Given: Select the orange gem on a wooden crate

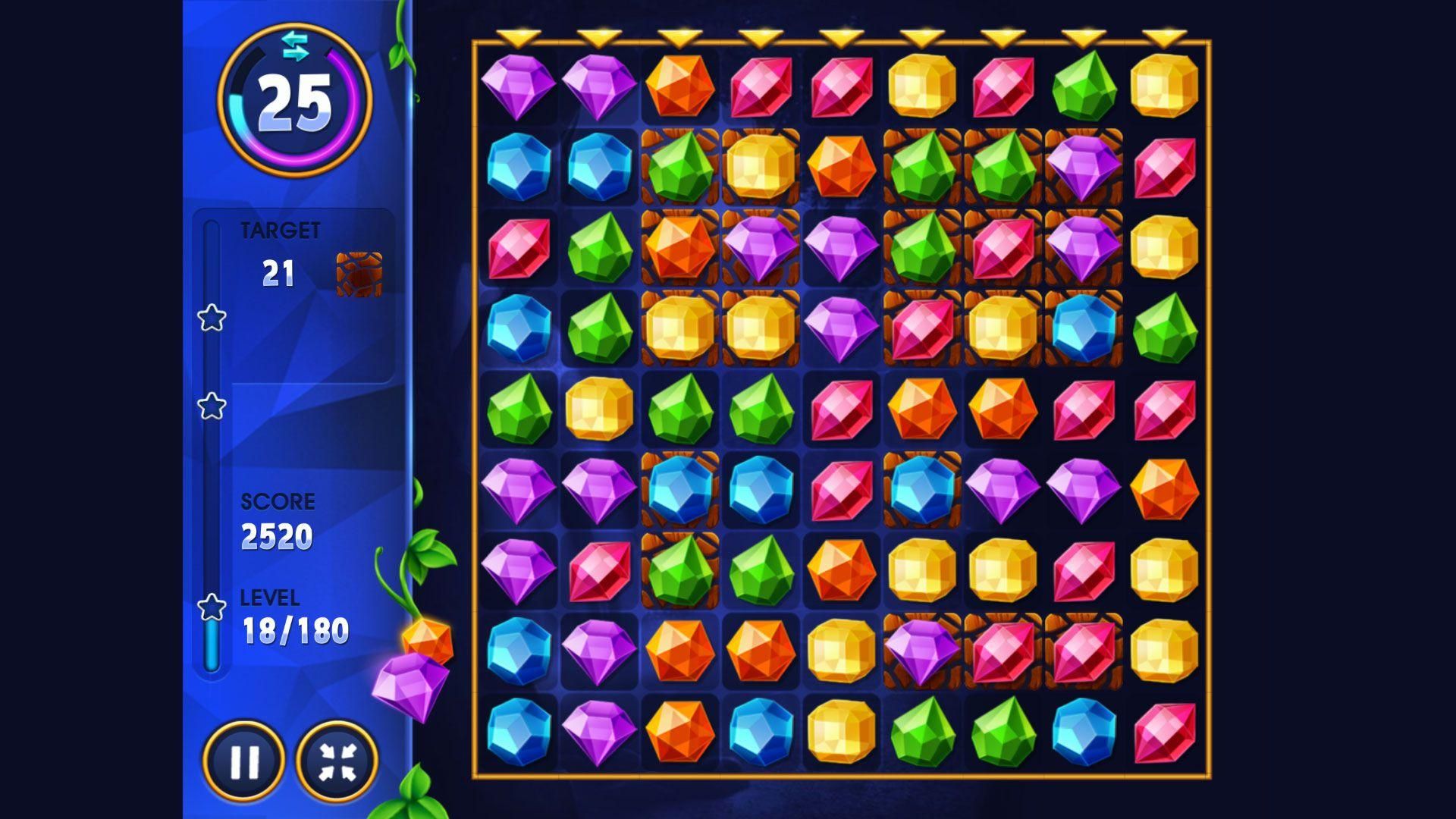Looking at the screenshot, I should pos(679,247).
